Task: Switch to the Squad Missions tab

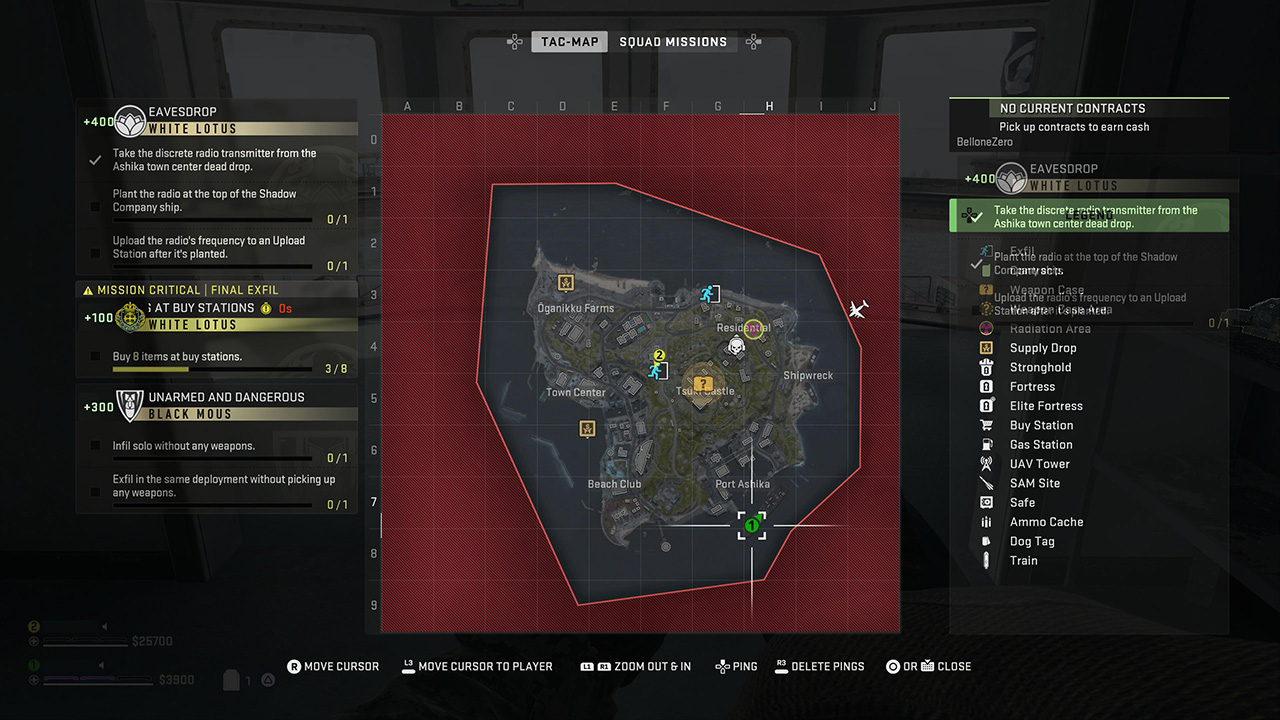Action: (x=674, y=42)
